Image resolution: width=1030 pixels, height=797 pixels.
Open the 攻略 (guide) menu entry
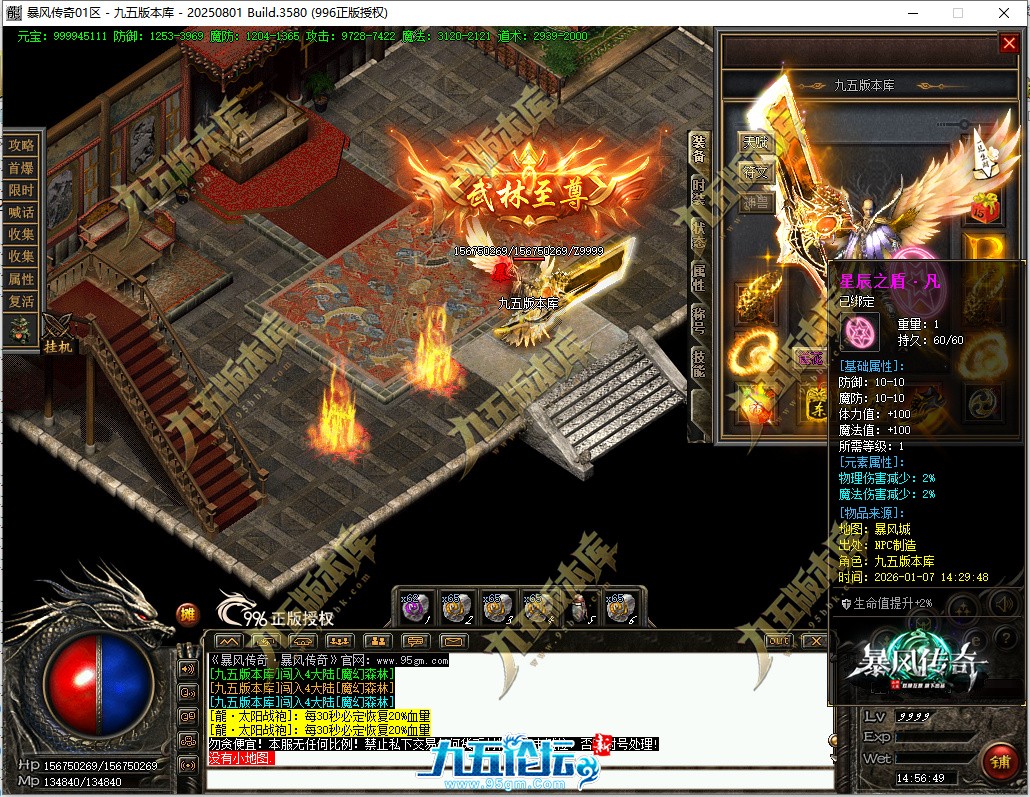(21, 145)
